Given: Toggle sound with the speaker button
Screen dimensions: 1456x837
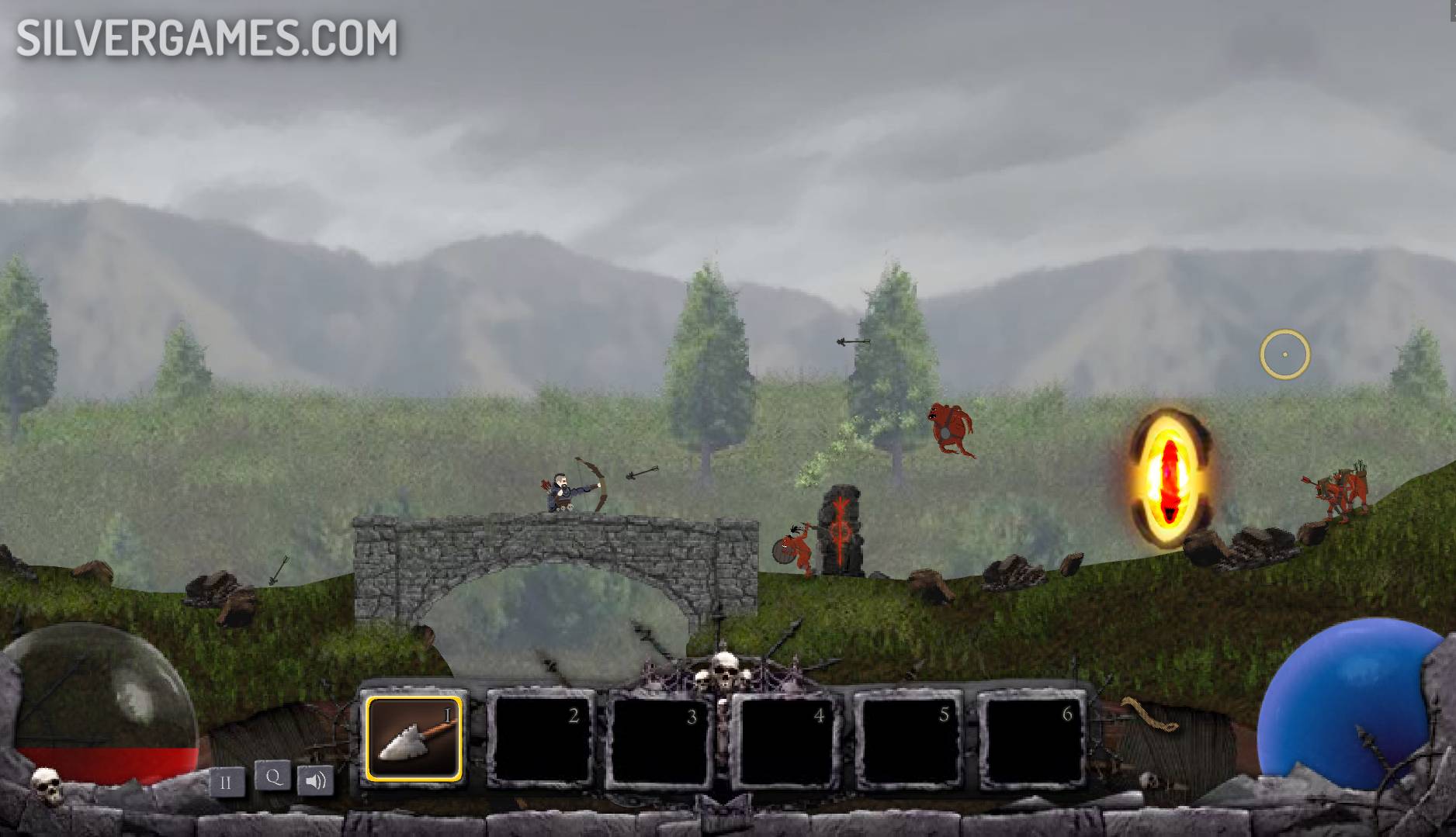Looking at the screenshot, I should point(316,780).
